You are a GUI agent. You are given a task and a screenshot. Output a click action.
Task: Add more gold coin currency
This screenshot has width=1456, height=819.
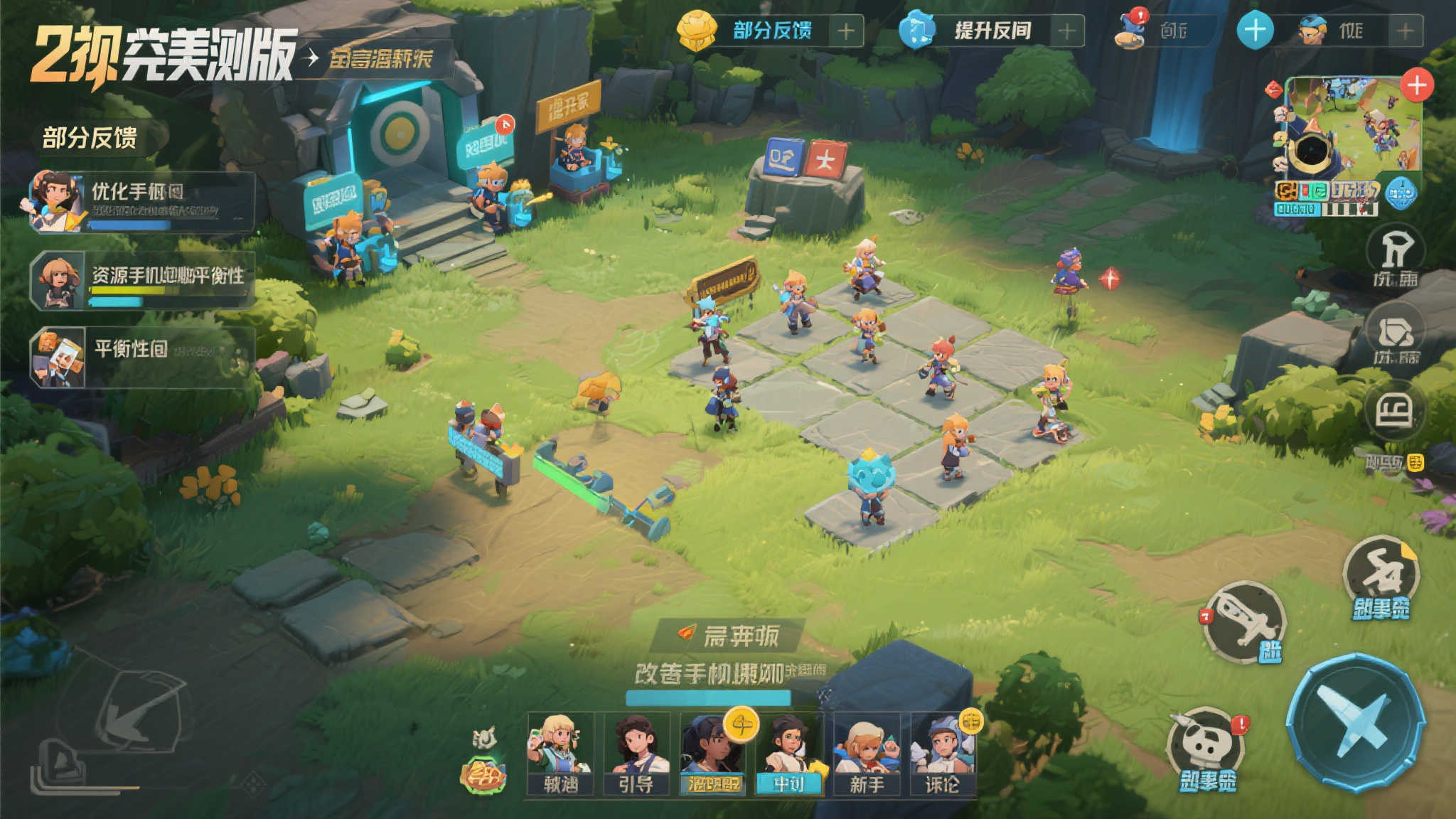[845, 31]
